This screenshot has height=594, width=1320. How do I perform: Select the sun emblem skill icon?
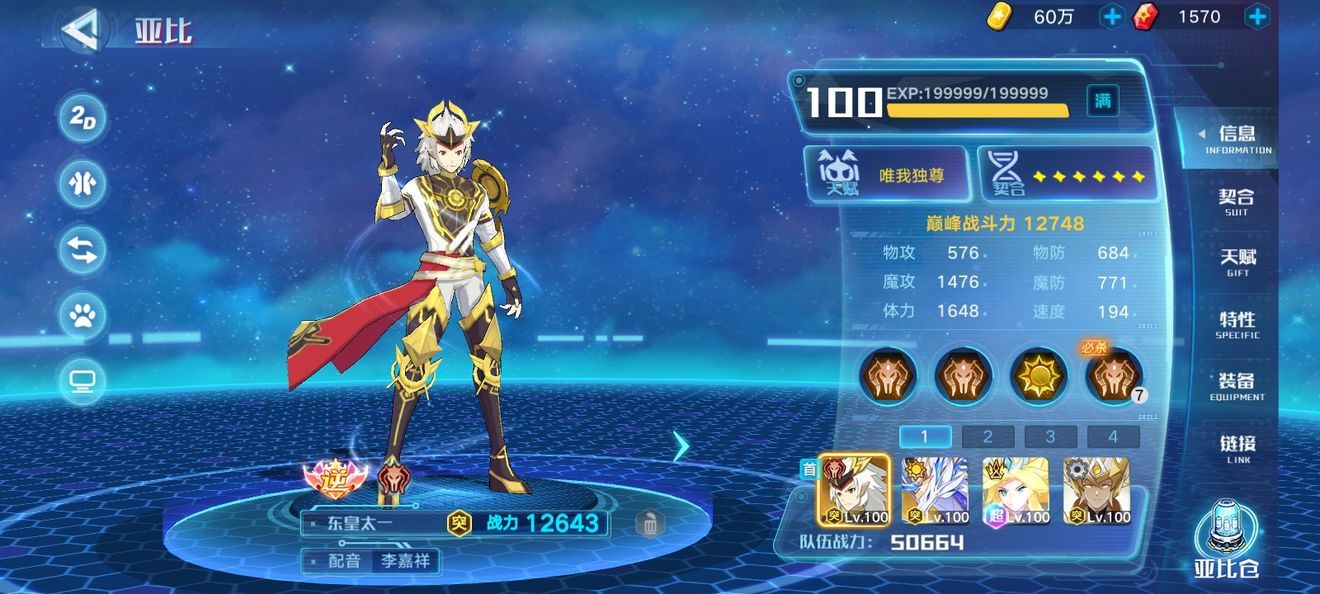click(1038, 376)
